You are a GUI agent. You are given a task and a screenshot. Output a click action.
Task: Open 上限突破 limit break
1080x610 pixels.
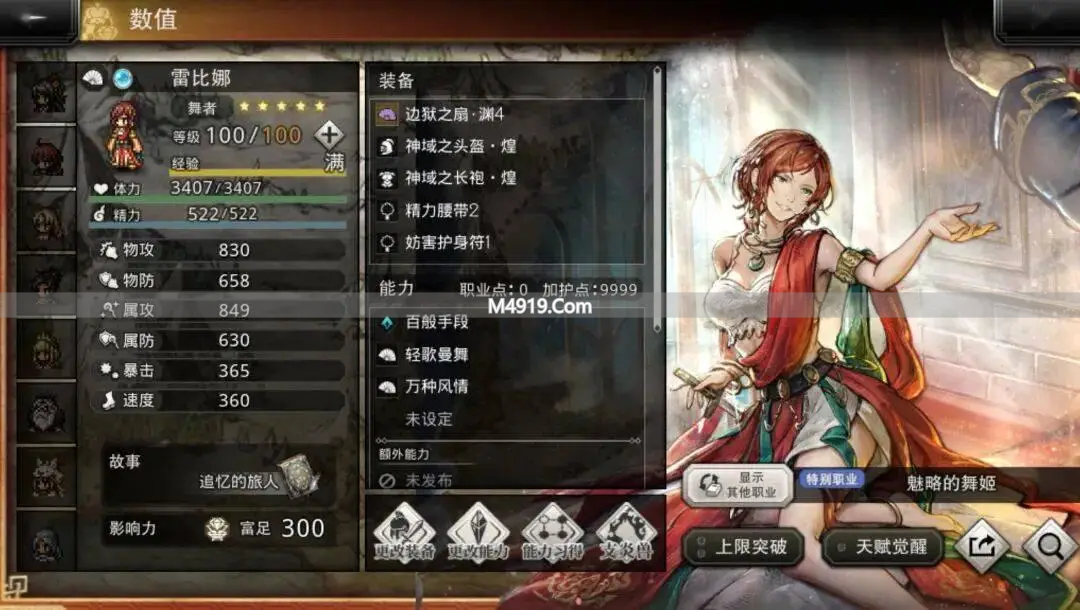pos(744,547)
